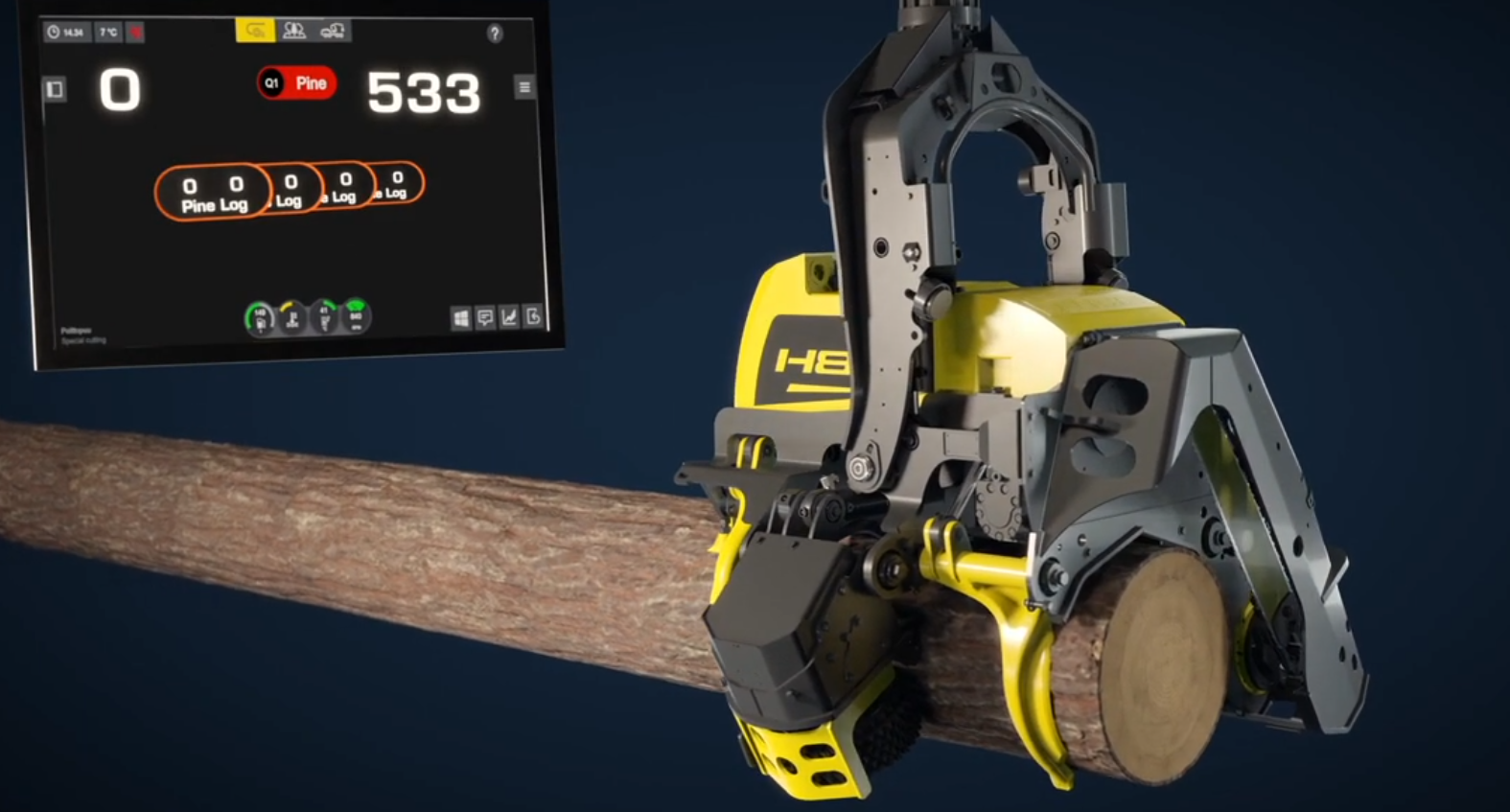
Task: Click the red alert indicator beside temperature
Action: pos(136,33)
